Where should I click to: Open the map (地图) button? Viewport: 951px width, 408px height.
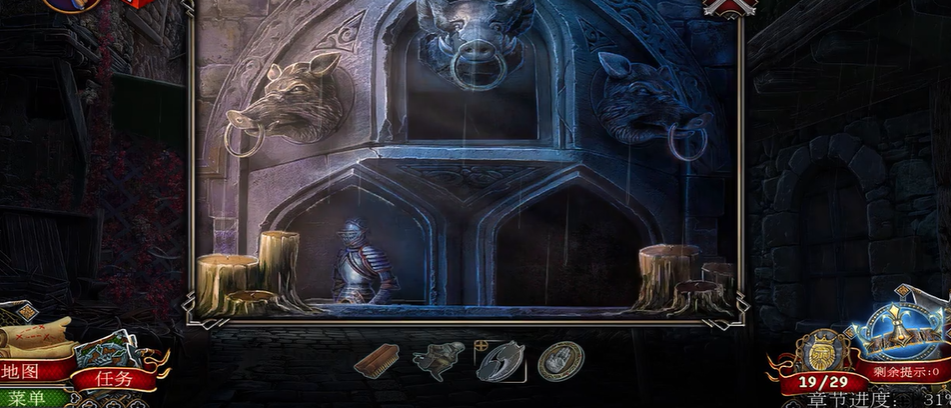click(24, 371)
